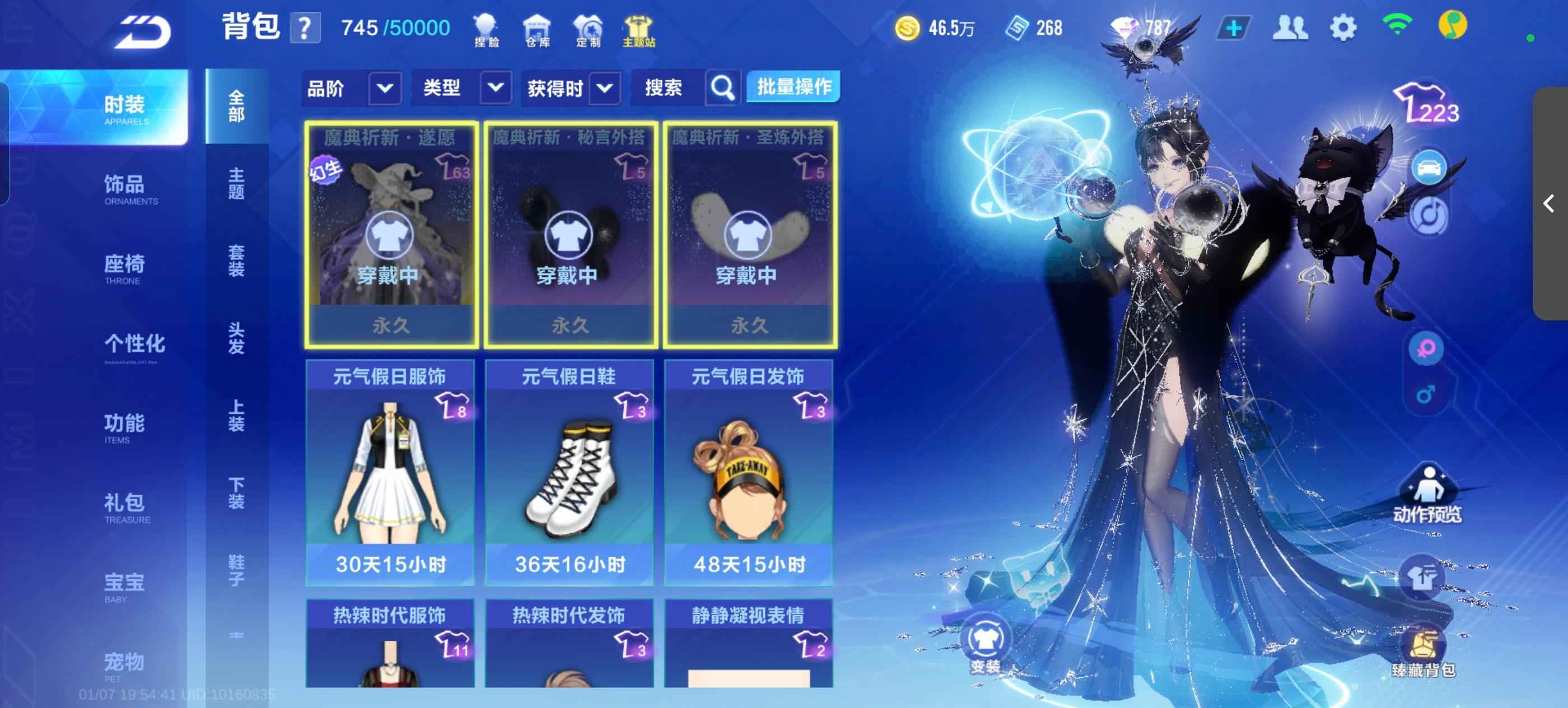Open the gear settings icon
This screenshot has height=708, width=1568.
(x=1342, y=28)
